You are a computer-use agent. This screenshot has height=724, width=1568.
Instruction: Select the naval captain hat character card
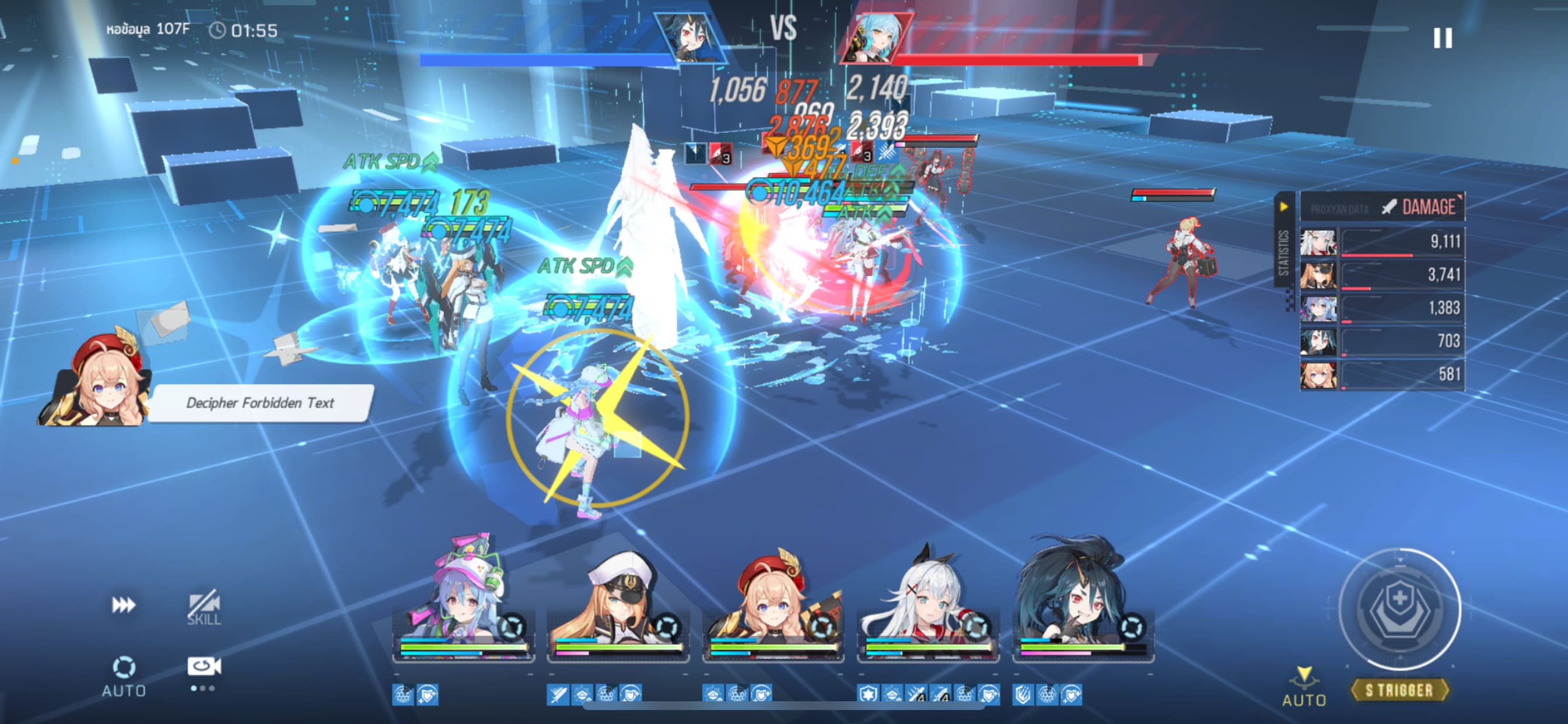pos(618,600)
